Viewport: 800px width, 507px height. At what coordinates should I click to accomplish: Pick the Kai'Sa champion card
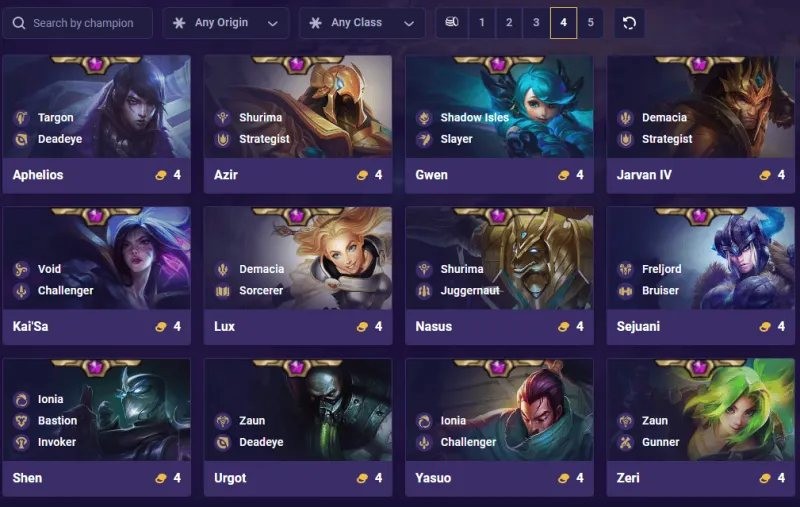pyautogui.click(x=97, y=275)
